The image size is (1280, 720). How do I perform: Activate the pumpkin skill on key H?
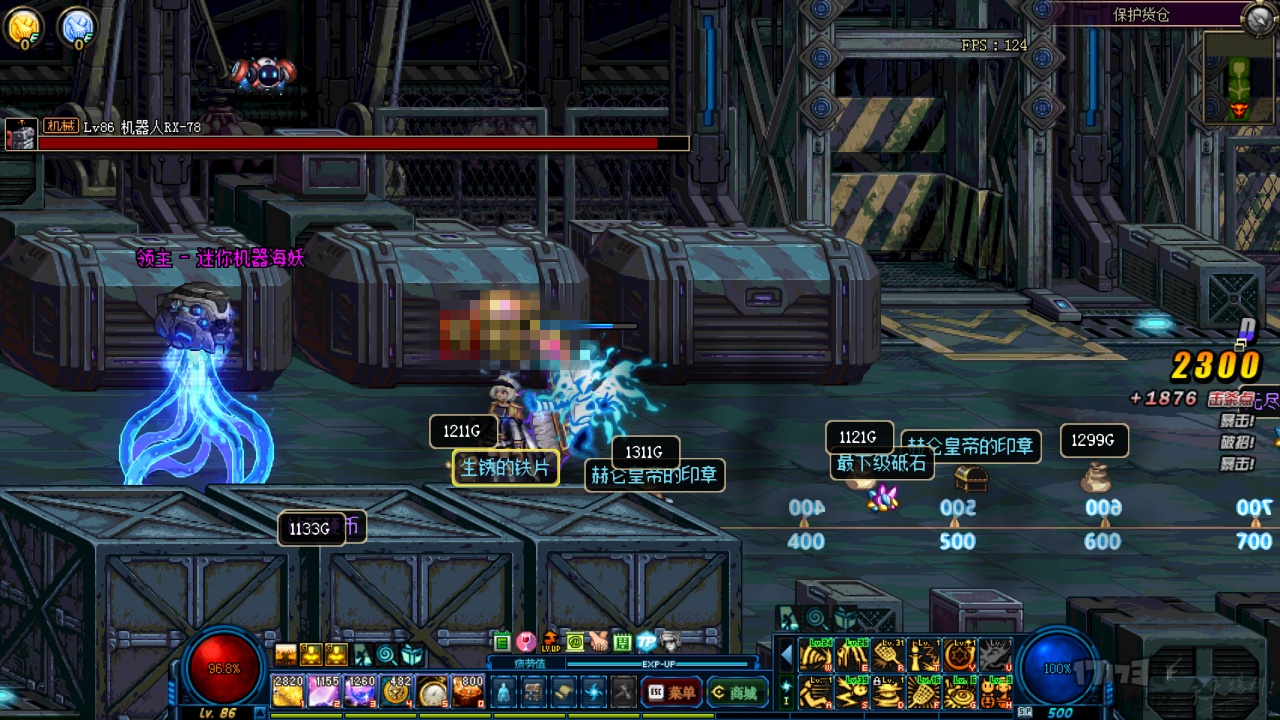996,691
